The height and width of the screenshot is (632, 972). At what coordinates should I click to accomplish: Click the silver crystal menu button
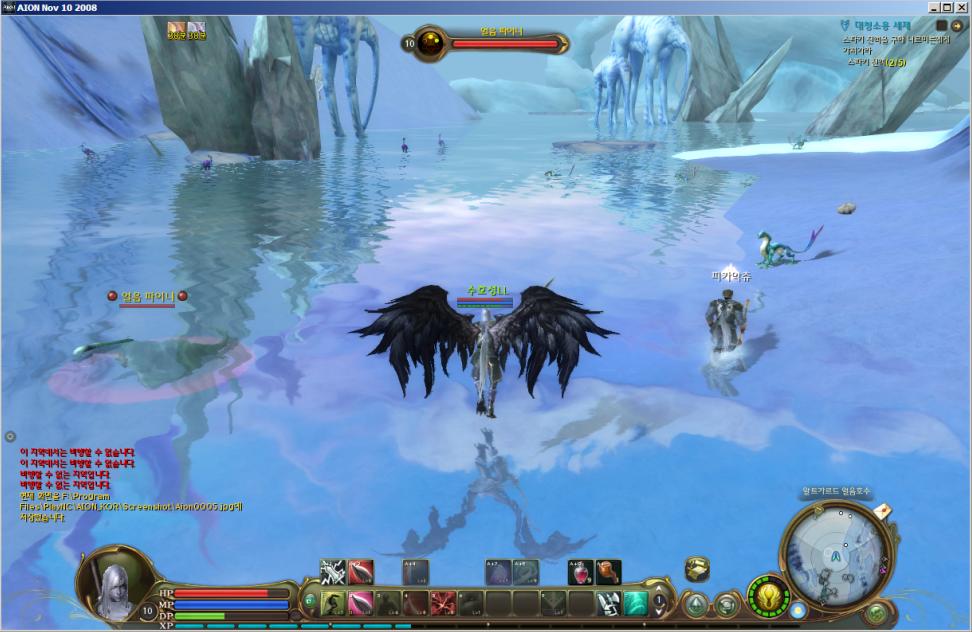[695, 604]
